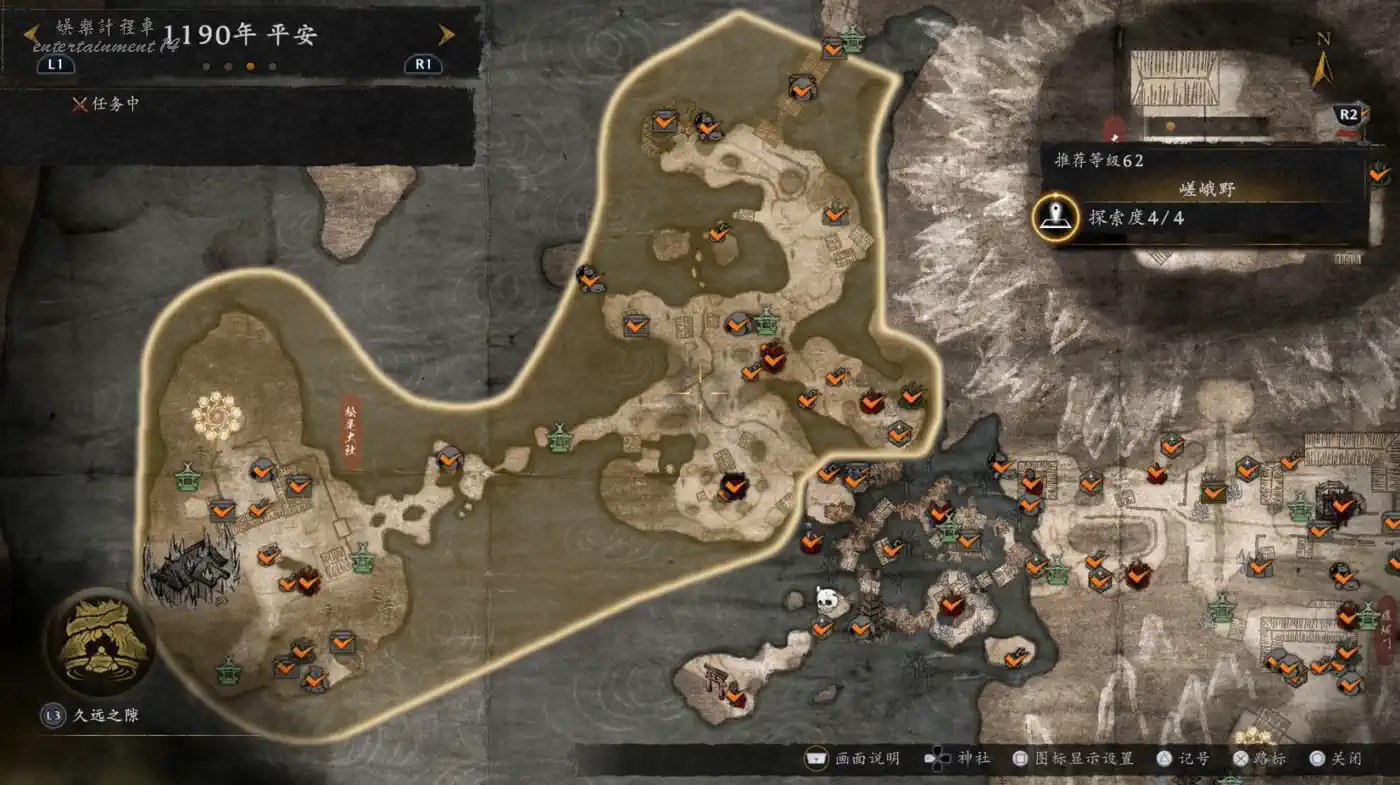
Task: Select the dark spiky fortress map icon
Action: coord(192,566)
